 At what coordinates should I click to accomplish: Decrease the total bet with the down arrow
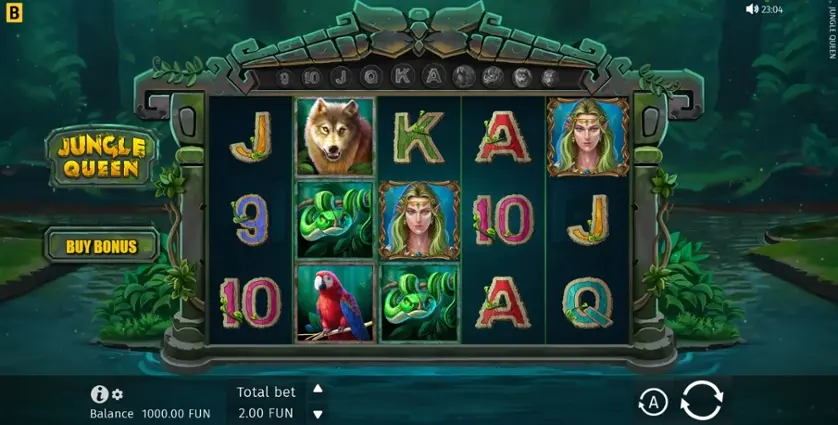pyautogui.click(x=318, y=414)
